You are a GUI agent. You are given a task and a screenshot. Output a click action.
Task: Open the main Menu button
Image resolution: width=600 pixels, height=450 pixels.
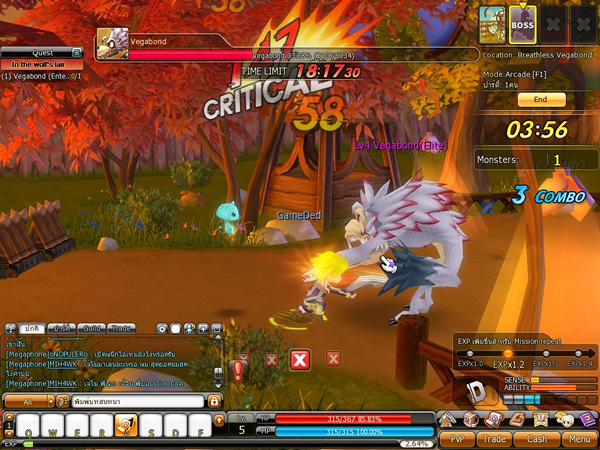(x=577, y=438)
